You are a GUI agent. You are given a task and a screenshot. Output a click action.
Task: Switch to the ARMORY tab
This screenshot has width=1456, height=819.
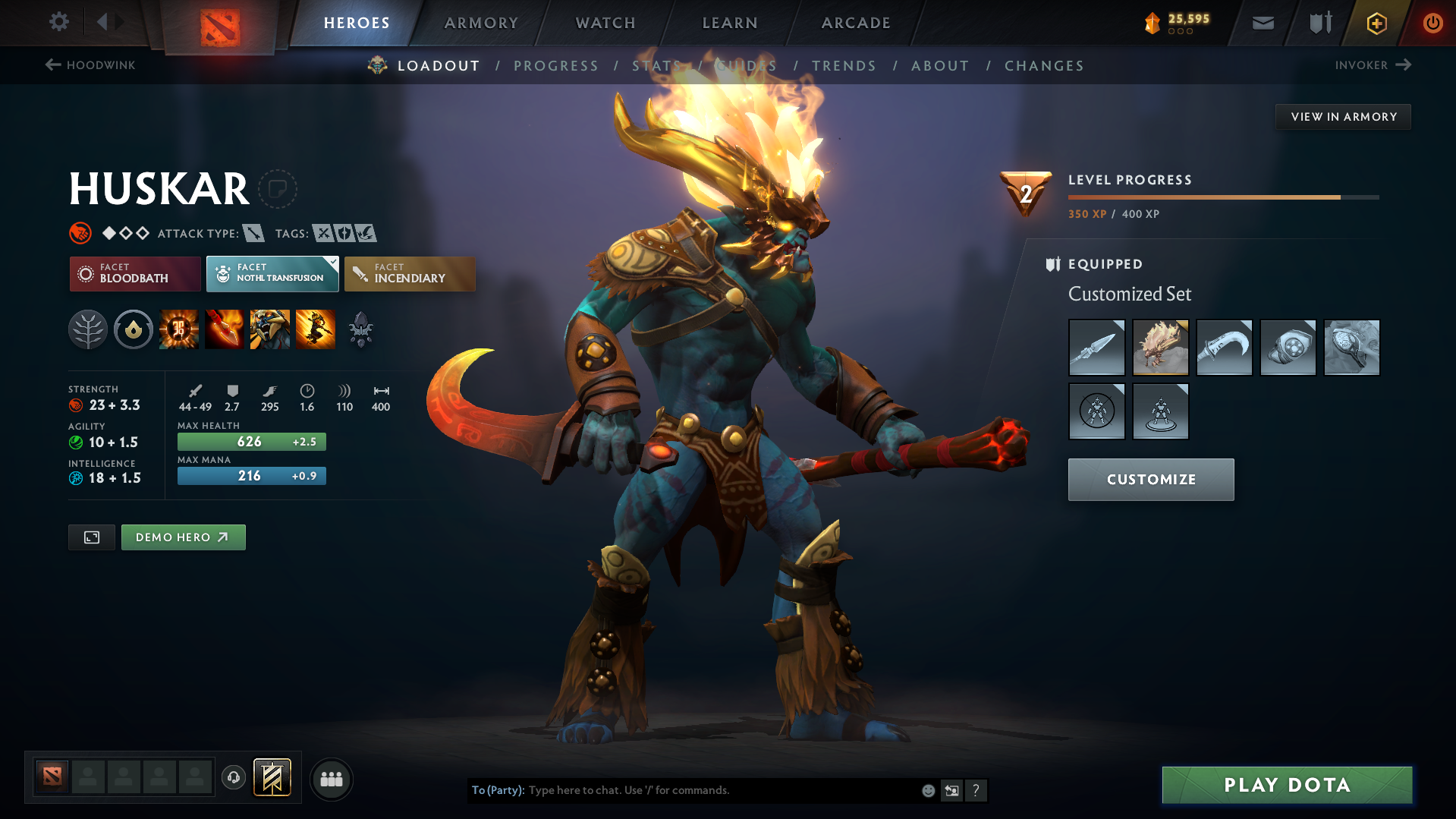[x=481, y=23]
